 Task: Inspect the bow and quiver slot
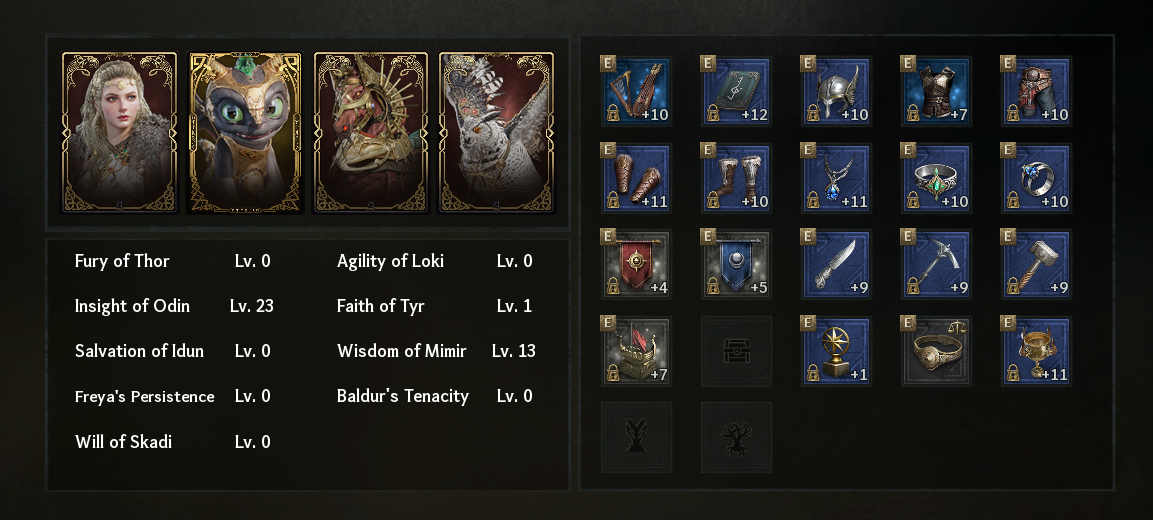tap(636, 92)
